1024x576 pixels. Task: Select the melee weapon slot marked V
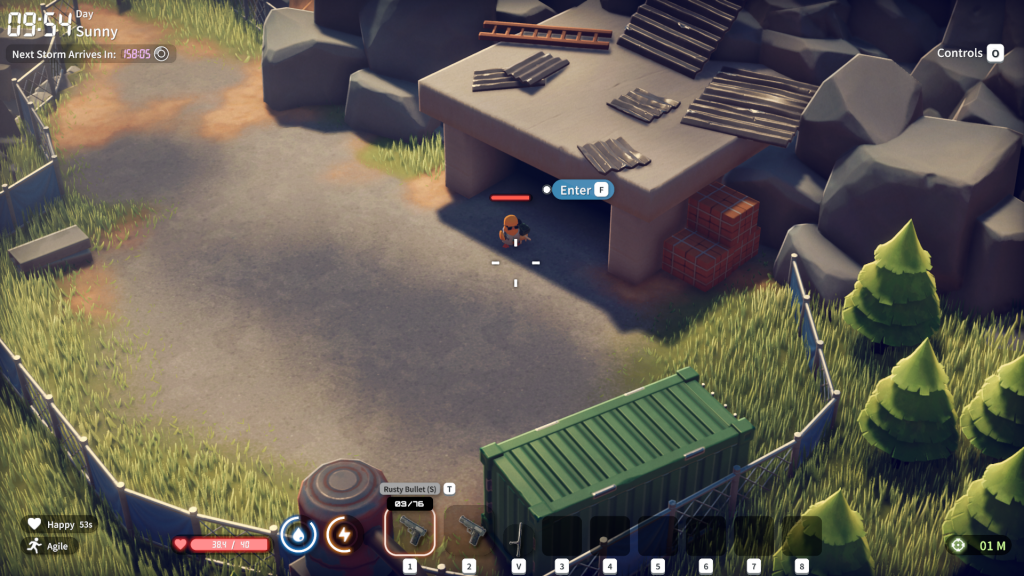pyautogui.click(x=518, y=537)
